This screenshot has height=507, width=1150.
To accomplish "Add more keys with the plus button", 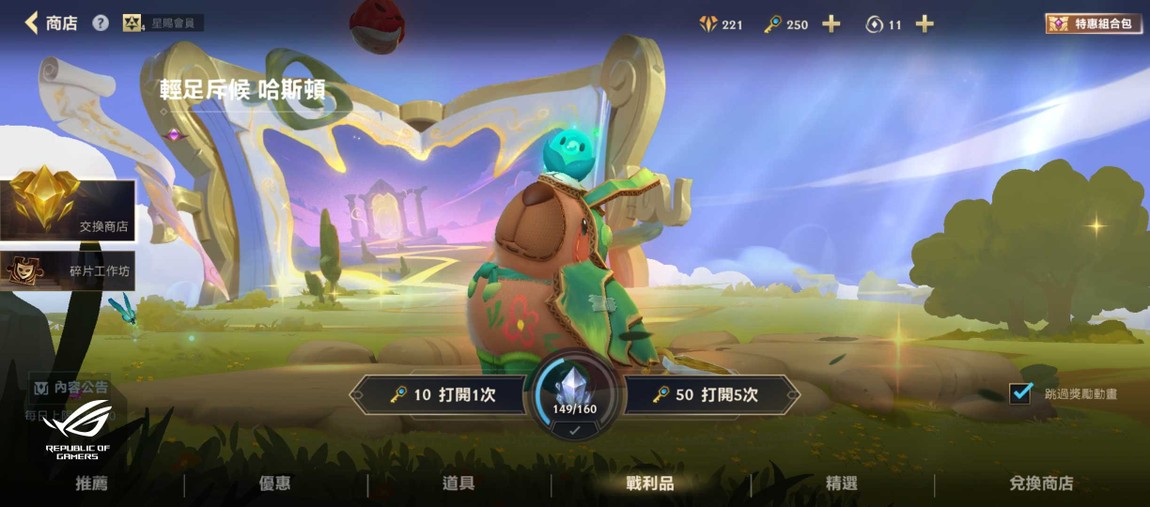I will [x=831, y=23].
